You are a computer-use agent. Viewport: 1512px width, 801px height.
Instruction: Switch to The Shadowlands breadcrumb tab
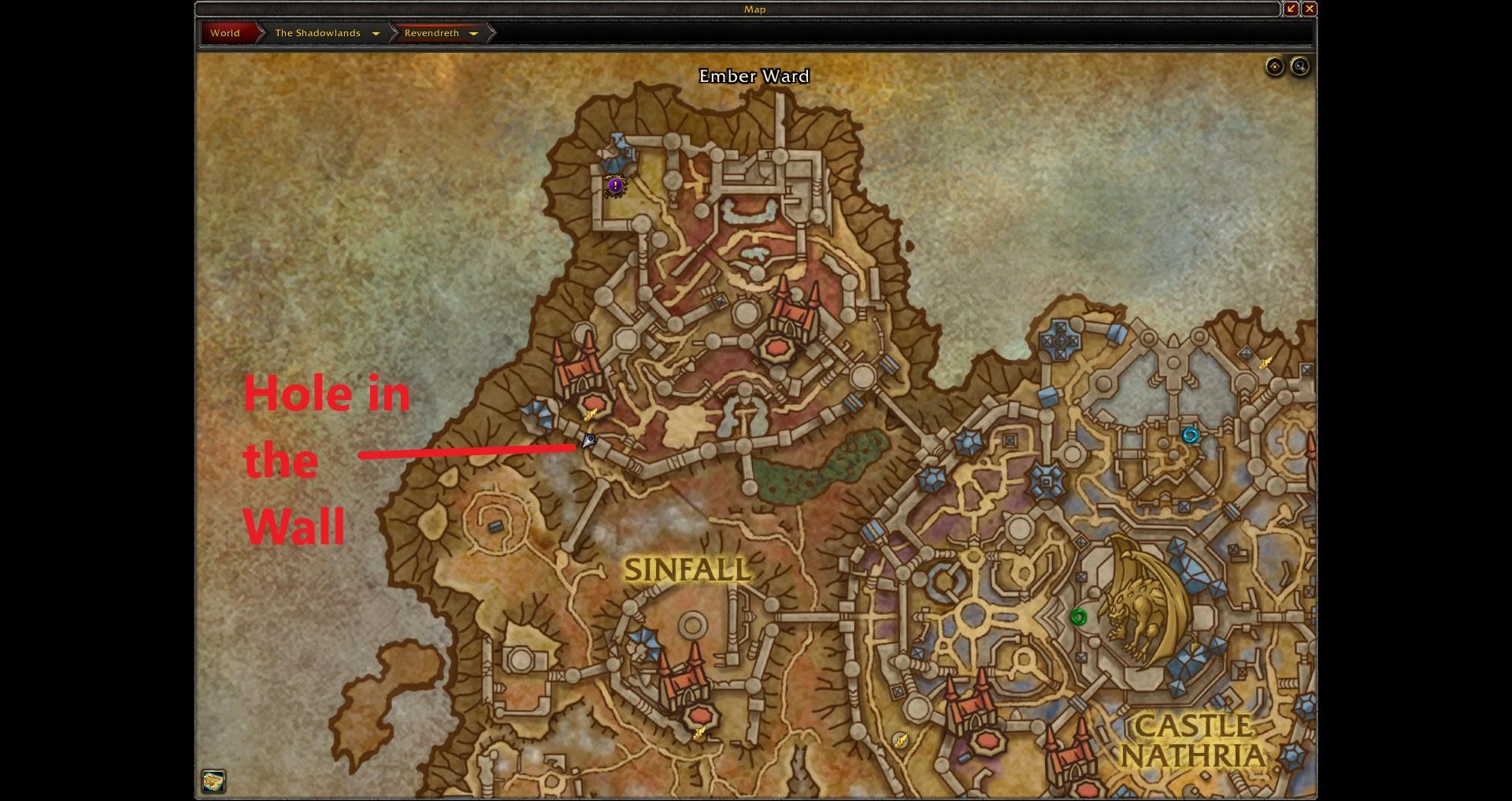pyautogui.click(x=317, y=33)
